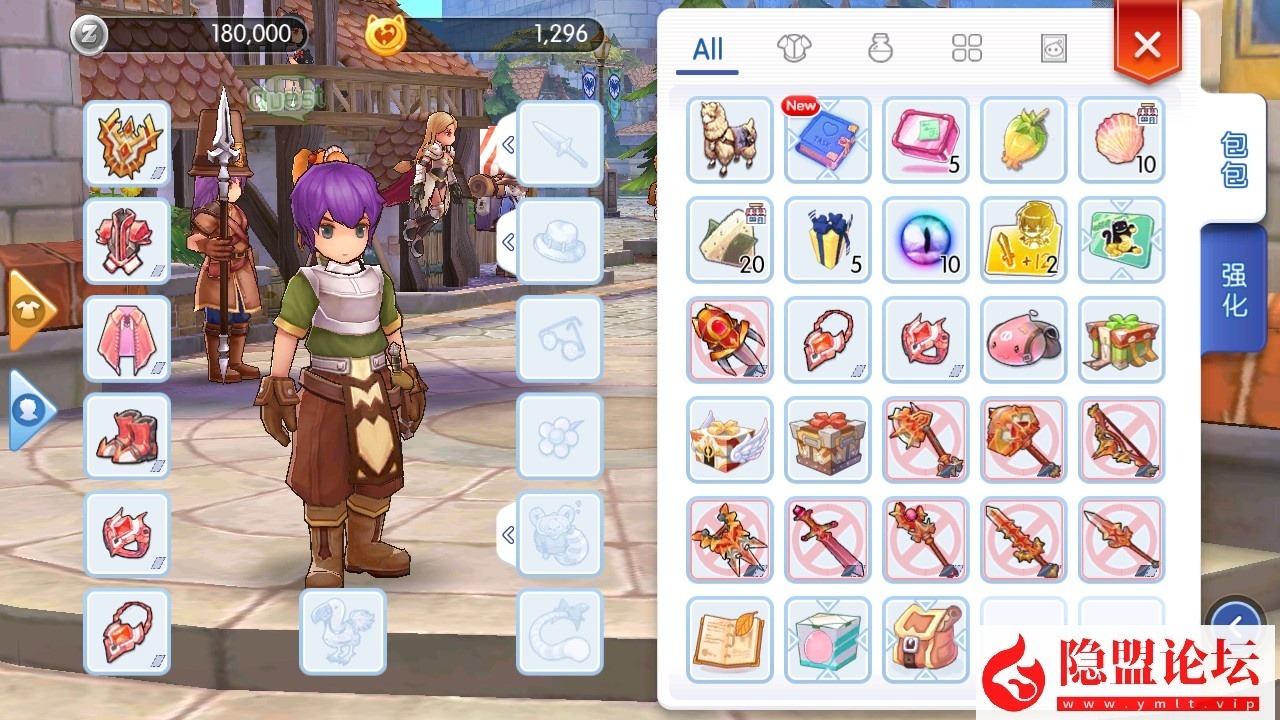Viewport: 1280px width, 720px height.
Task: Switch to the All items tab
Action: point(707,50)
